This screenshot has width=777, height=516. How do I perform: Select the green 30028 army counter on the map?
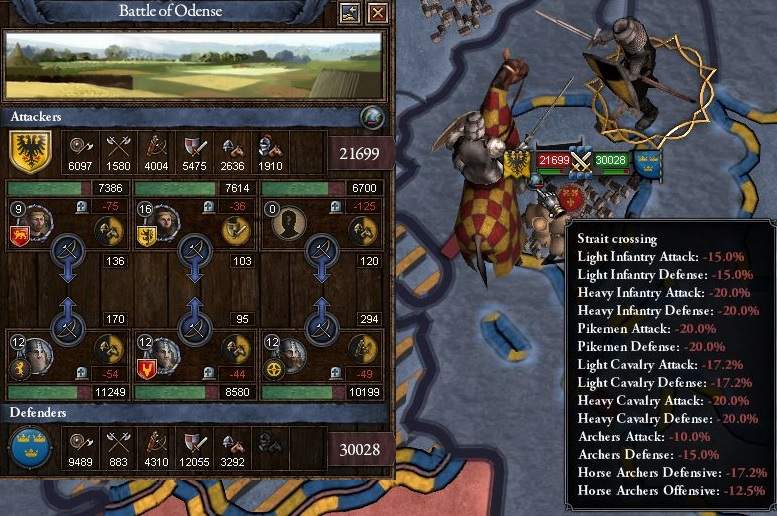pos(610,160)
